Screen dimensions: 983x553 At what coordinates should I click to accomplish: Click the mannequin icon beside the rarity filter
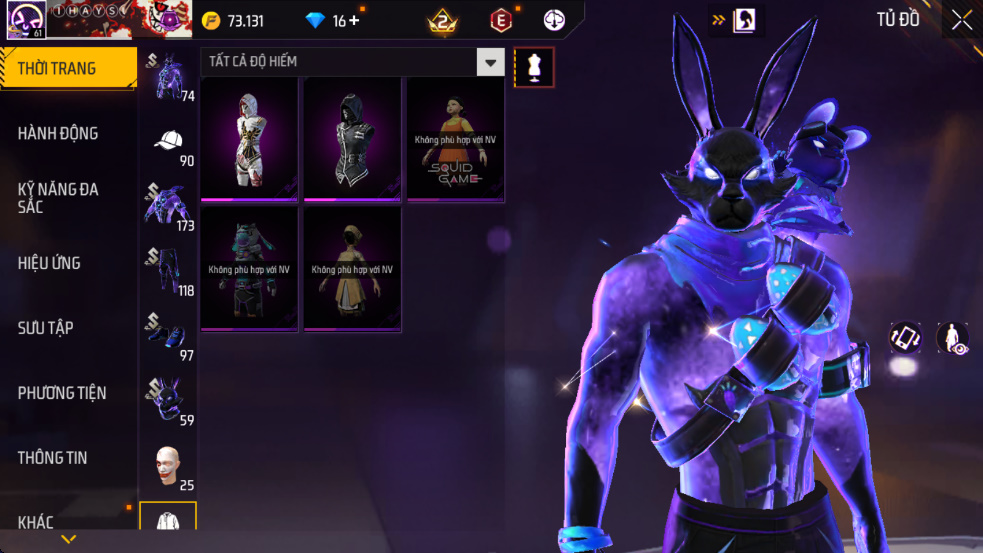point(534,67)
